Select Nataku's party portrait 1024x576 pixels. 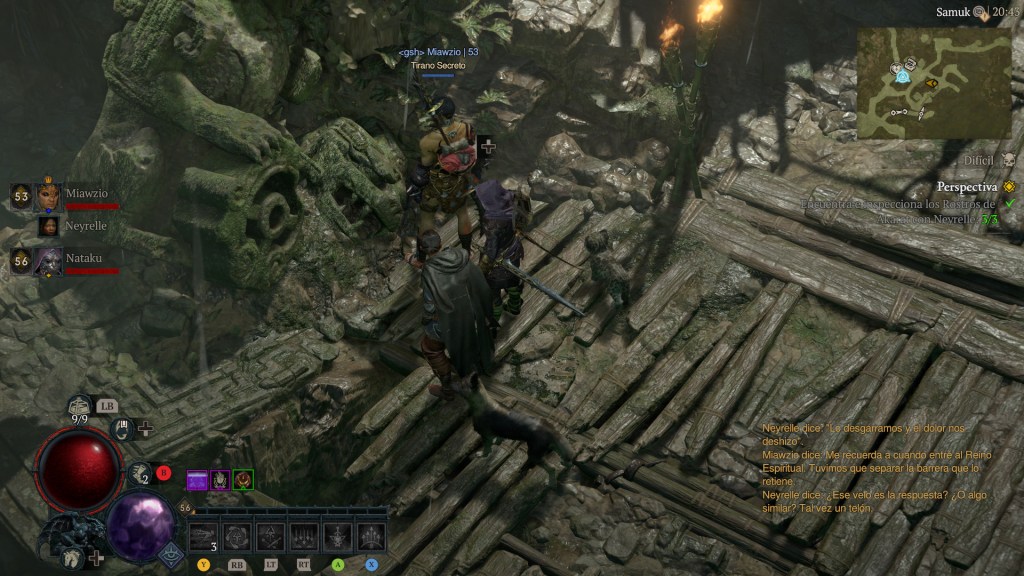[x=48, y=262]
